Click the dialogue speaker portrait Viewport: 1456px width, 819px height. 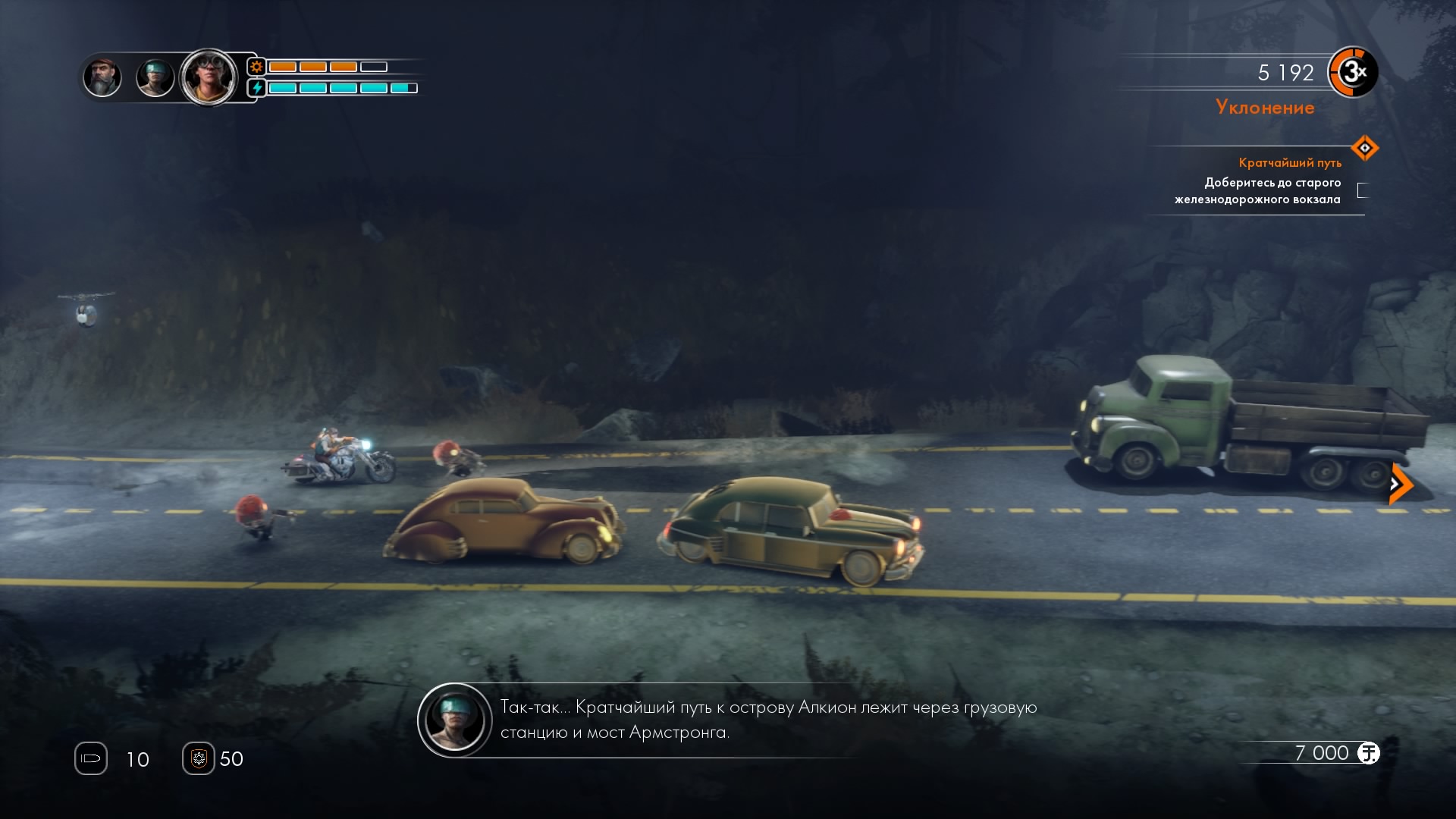tap(455, 720)
